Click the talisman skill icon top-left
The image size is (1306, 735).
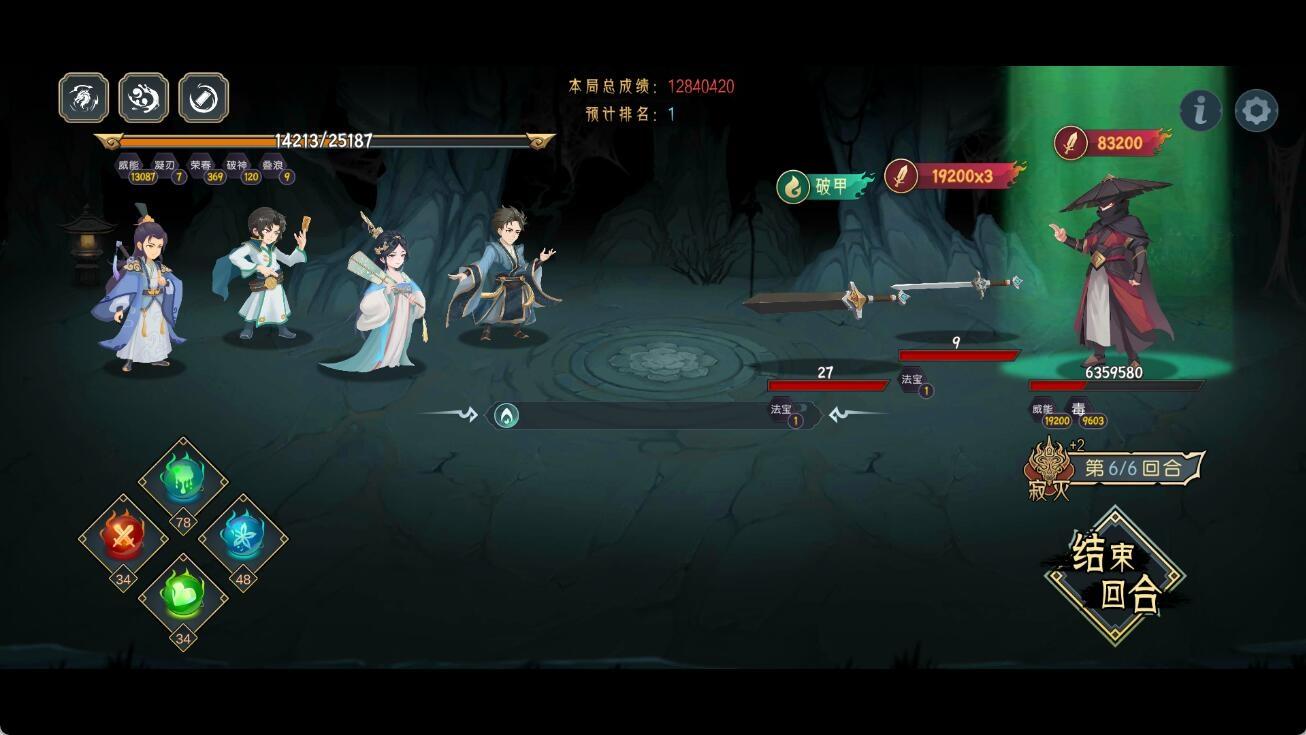coord(203,96)
